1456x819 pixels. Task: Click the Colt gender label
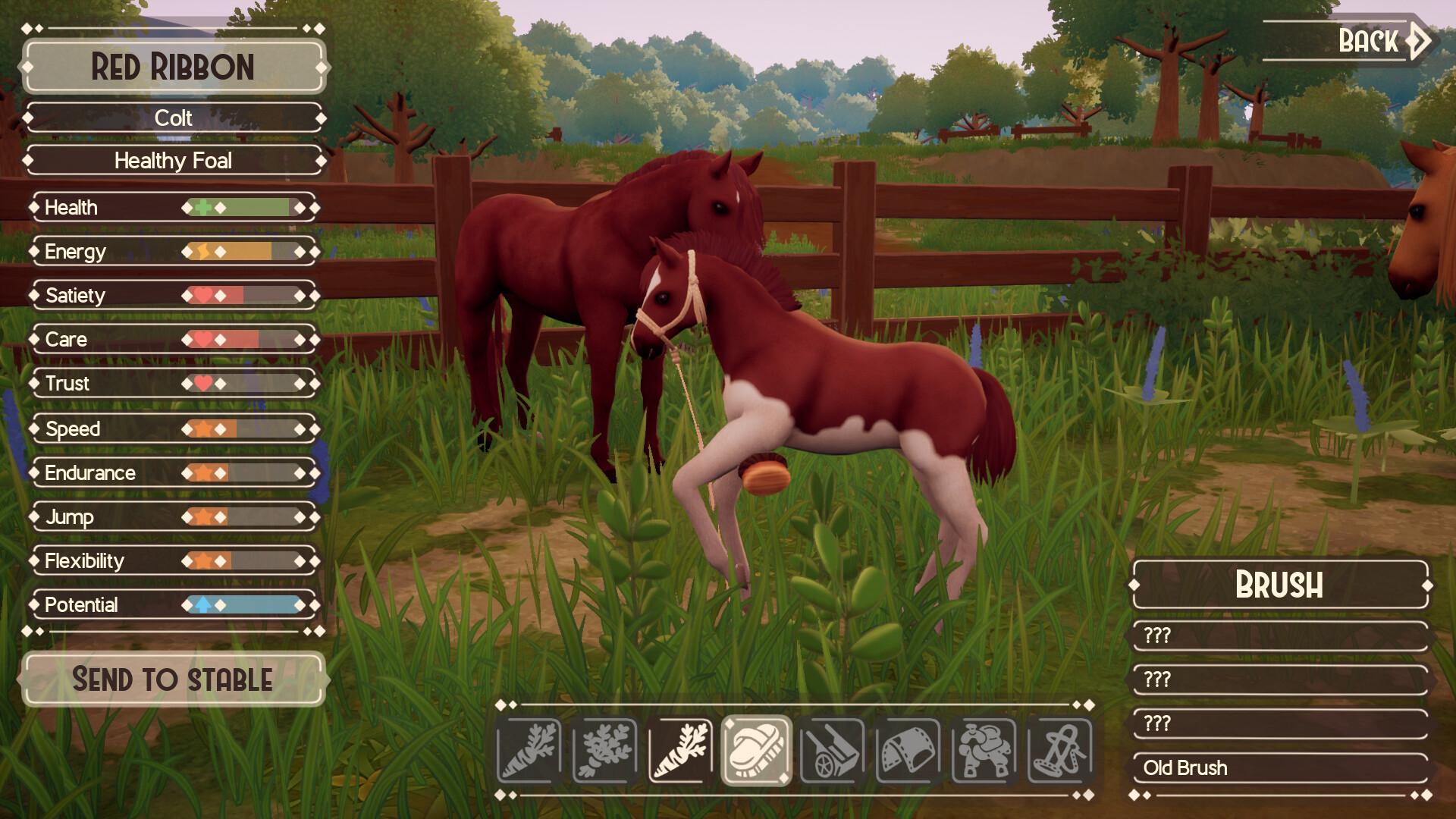pos(173,118)
